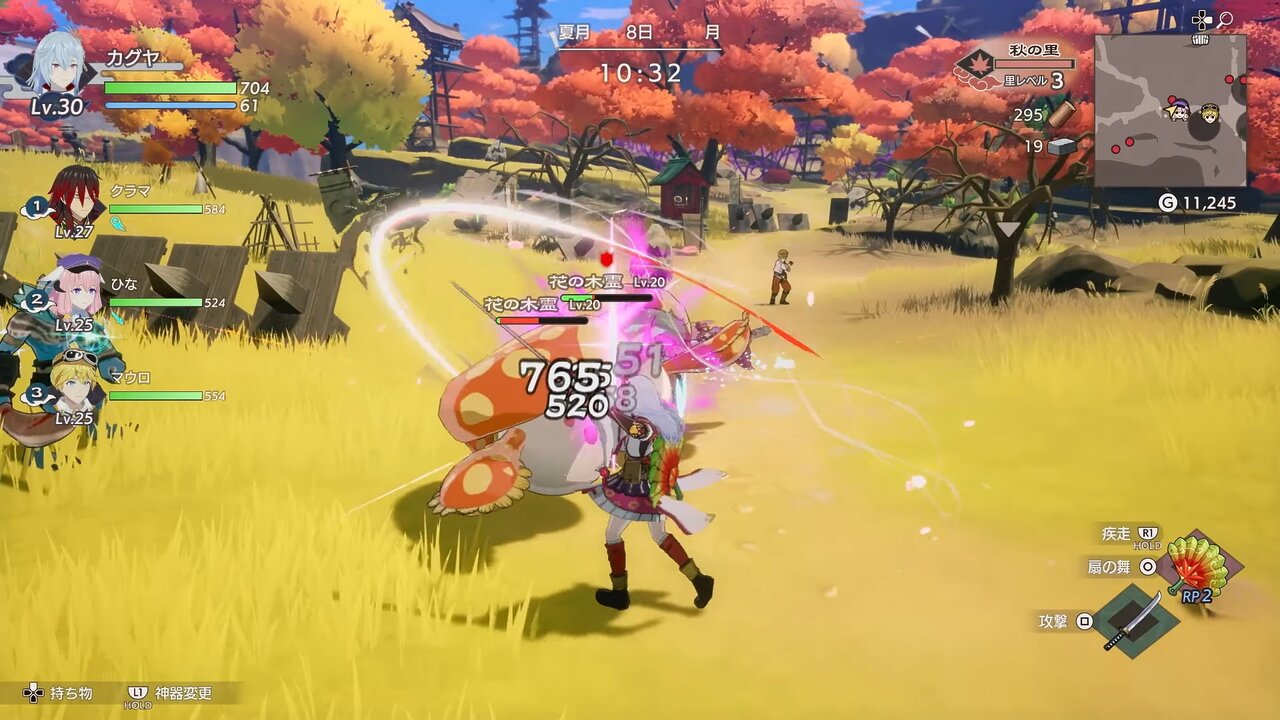Activate the fan dance skill icon

[1198, 567]
